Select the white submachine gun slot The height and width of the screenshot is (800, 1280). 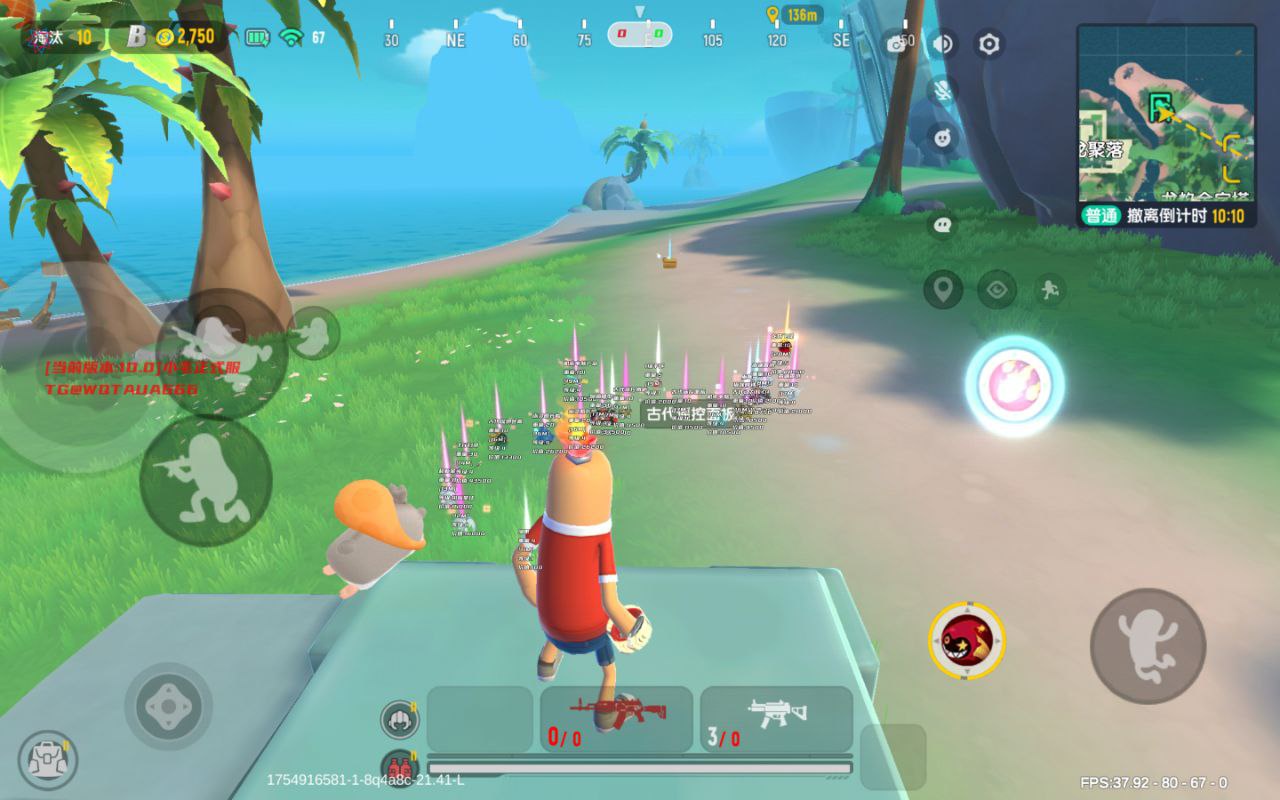point(776,718)
